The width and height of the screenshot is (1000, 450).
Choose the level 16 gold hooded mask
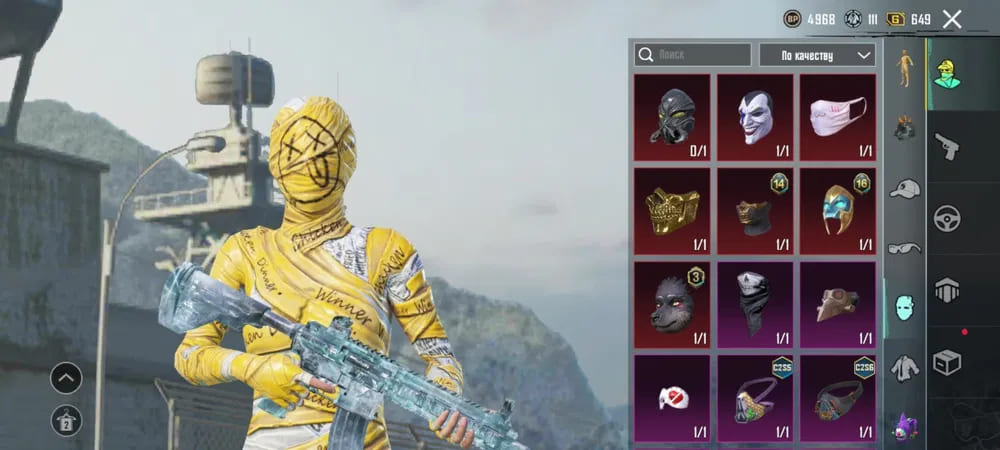(838, 210)
